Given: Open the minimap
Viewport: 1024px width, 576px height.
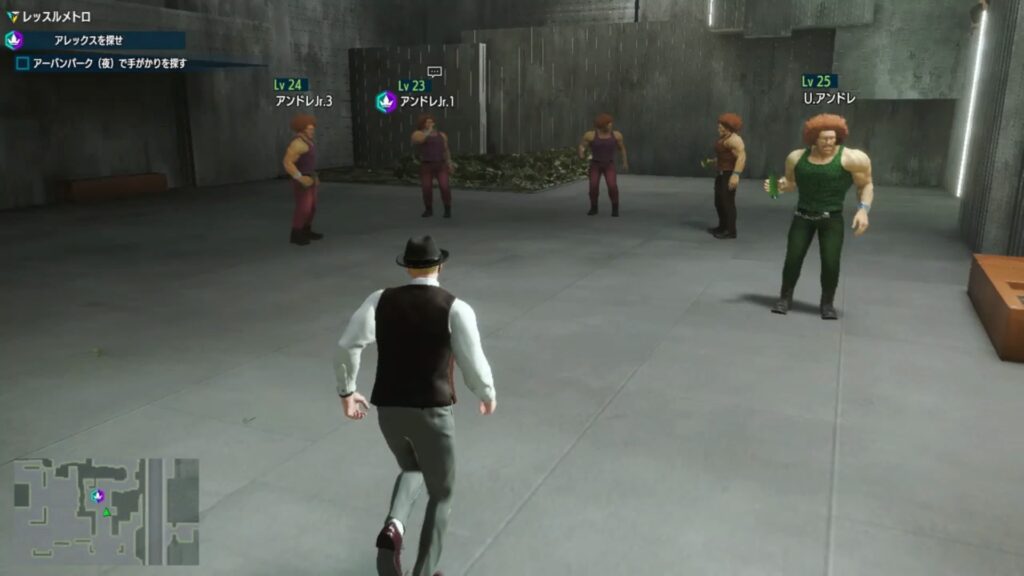Looking at the screenshot, I should [105, 511].
